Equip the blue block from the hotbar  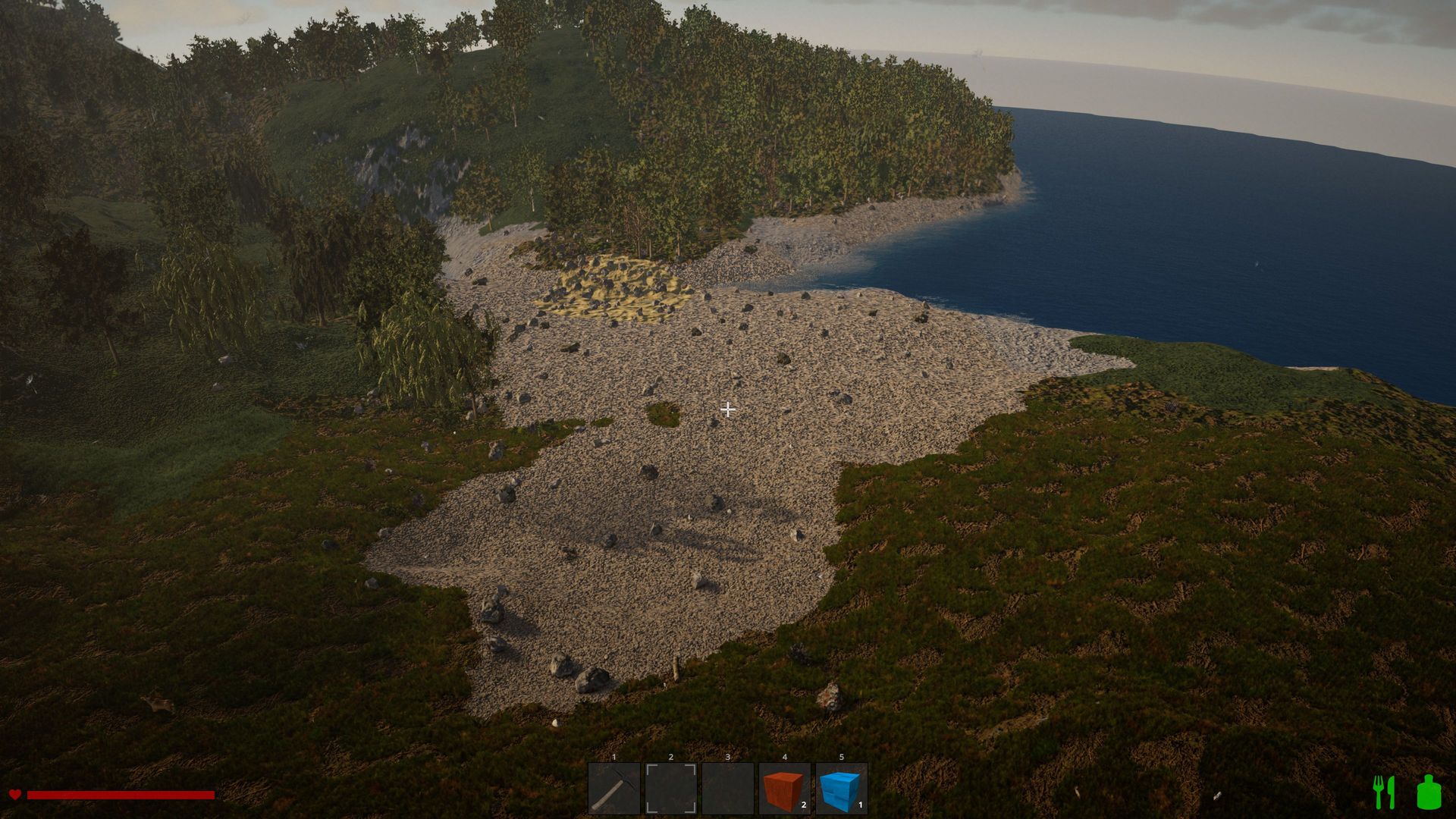841,789
